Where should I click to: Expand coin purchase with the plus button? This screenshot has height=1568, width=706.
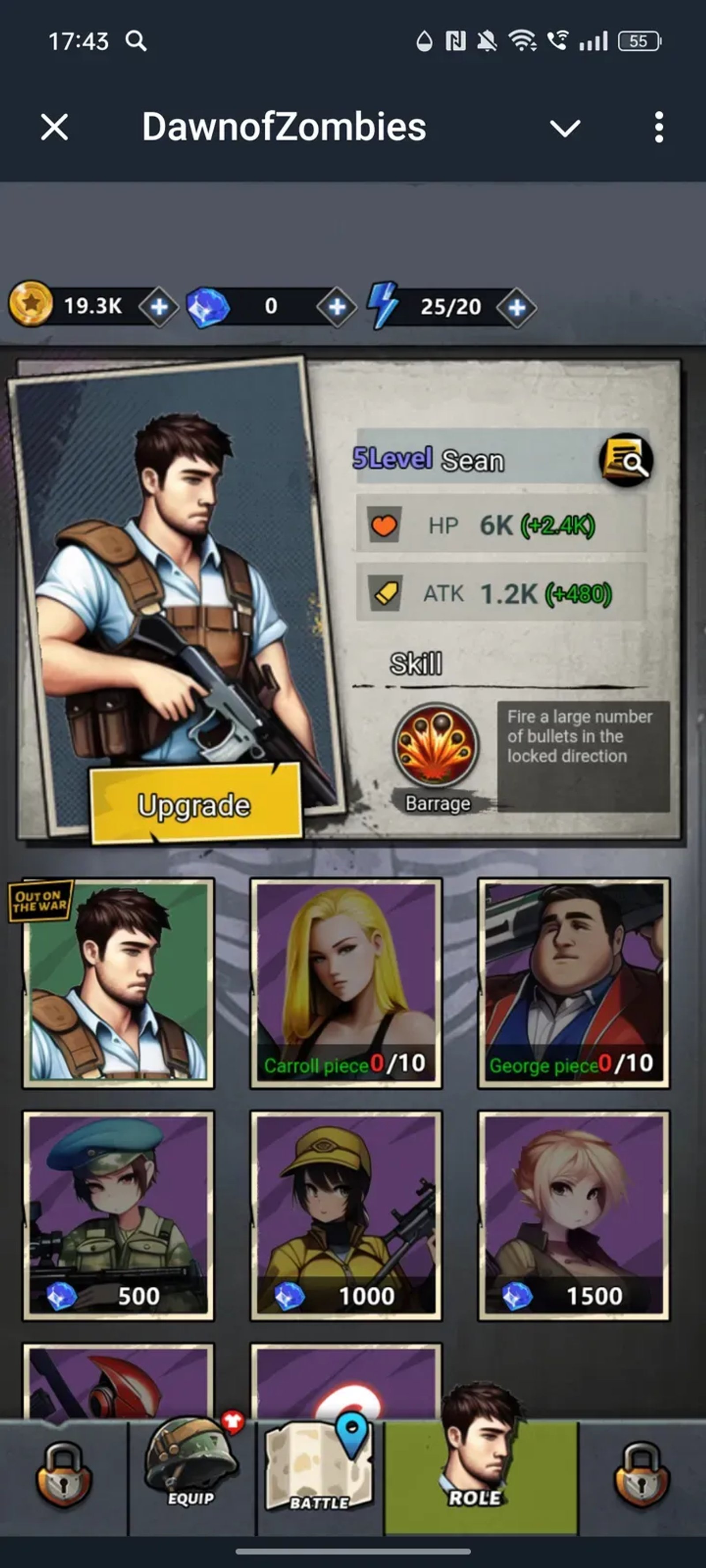tap(158, 306)
